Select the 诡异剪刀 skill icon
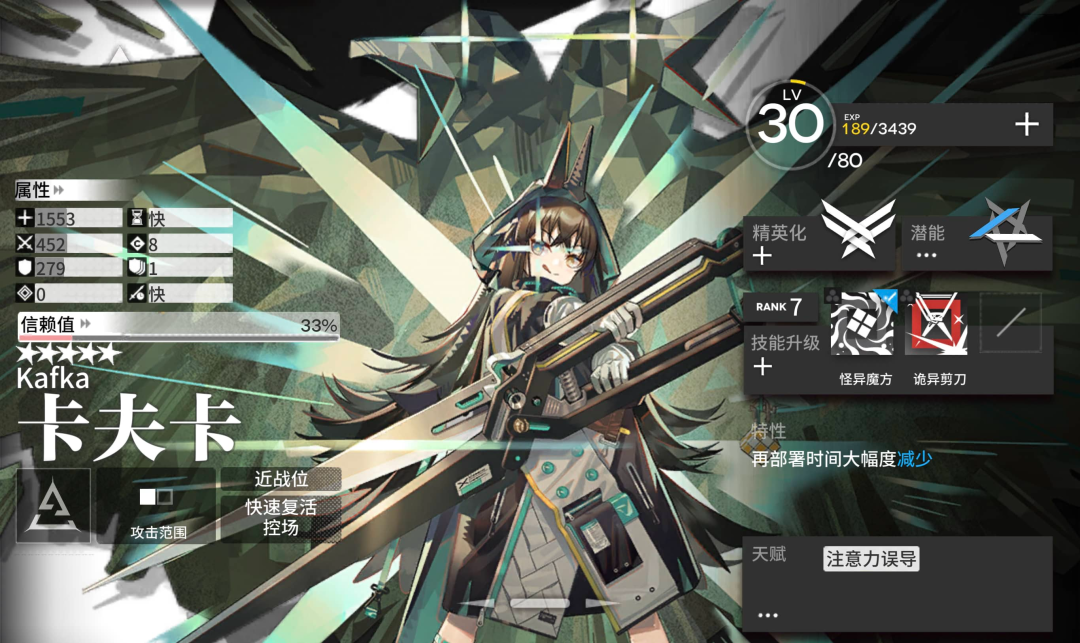This screenshot has height=643, width=1080. (937, 324)
